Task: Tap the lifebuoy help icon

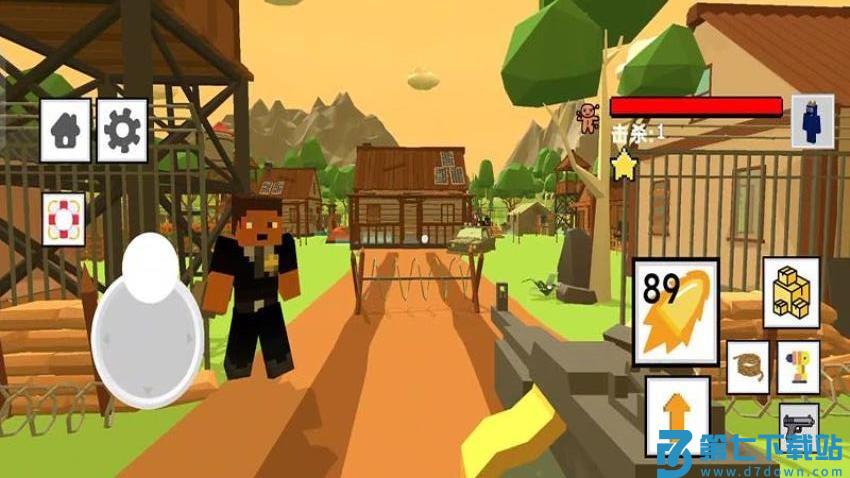Action: 64,218
